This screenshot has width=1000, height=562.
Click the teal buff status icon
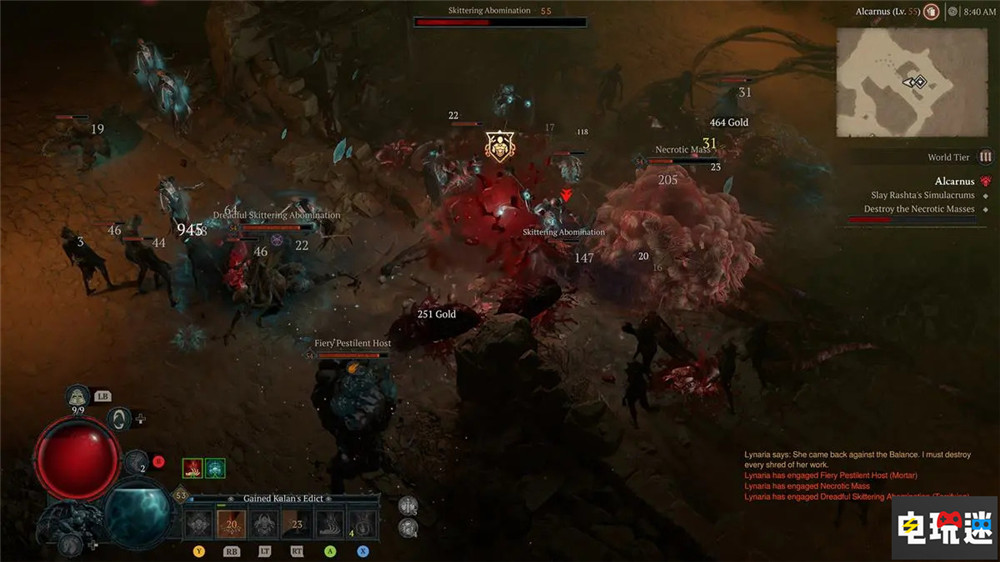click(215, 468)
